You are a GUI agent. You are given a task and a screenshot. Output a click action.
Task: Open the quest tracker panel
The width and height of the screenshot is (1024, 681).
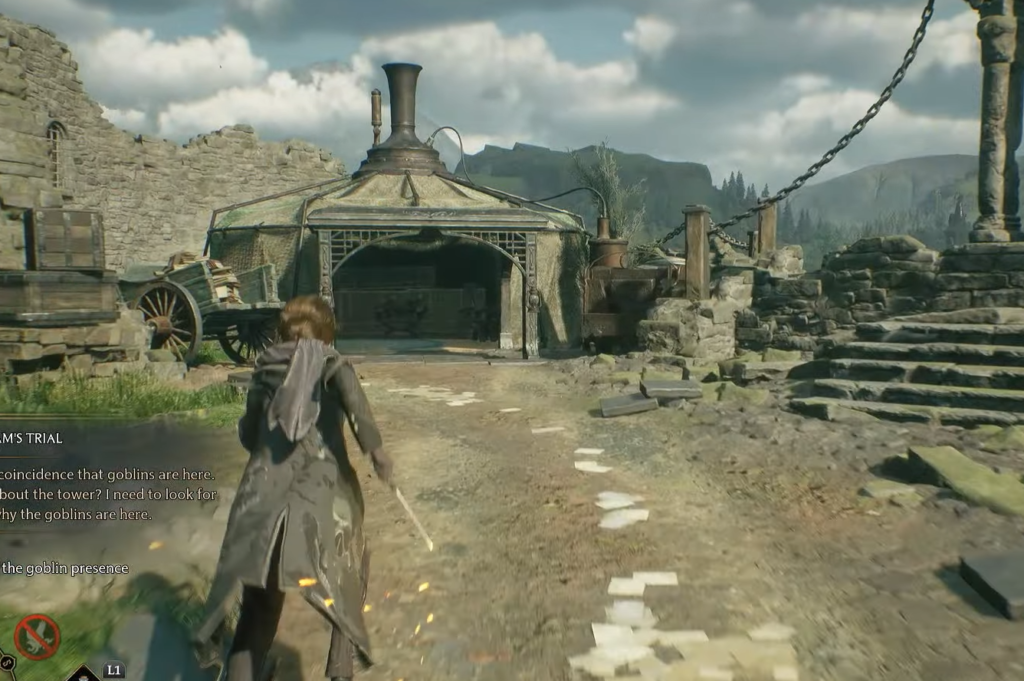[x=32, y=438]
